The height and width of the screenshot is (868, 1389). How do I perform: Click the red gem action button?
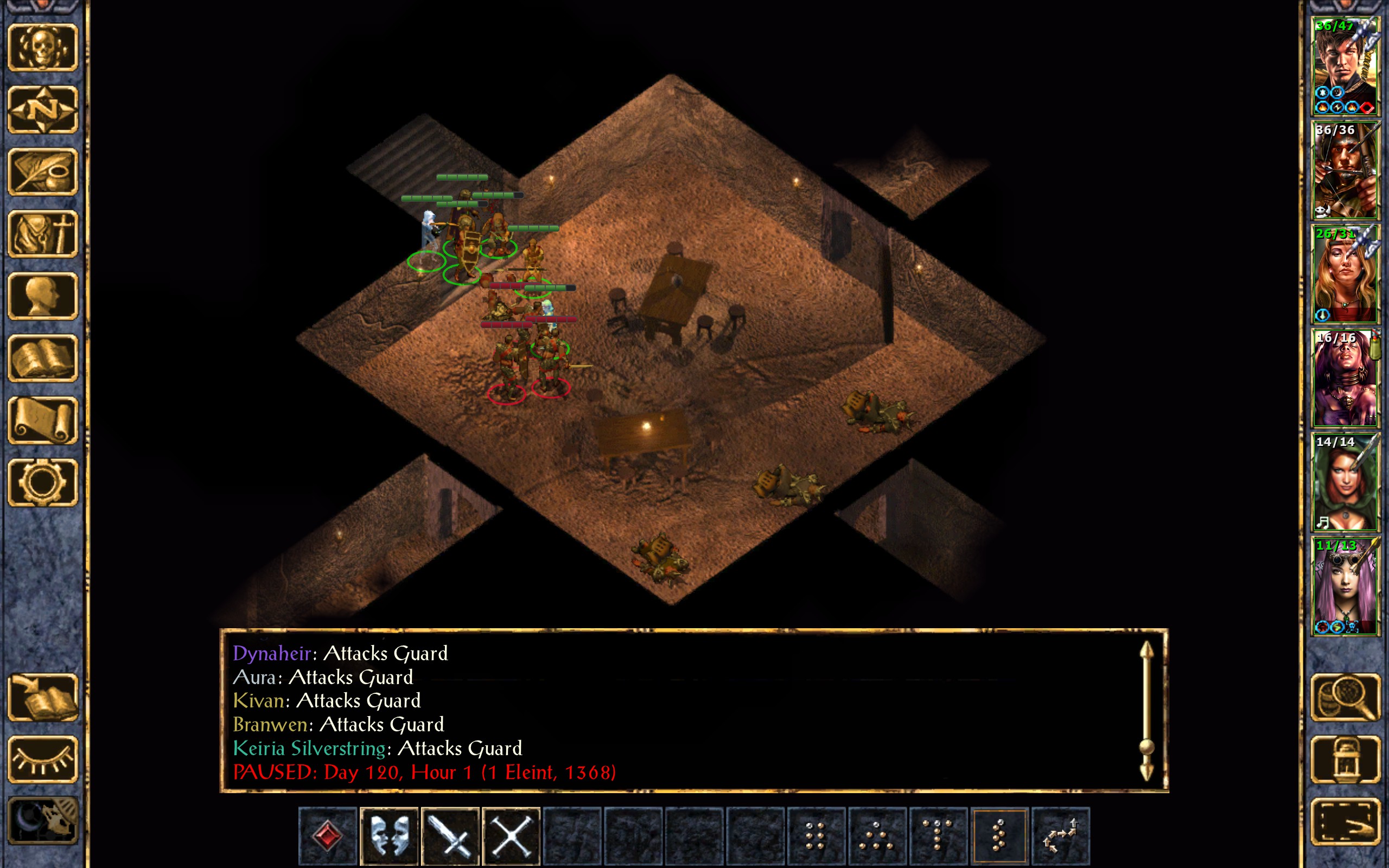[x=328, y=836]
